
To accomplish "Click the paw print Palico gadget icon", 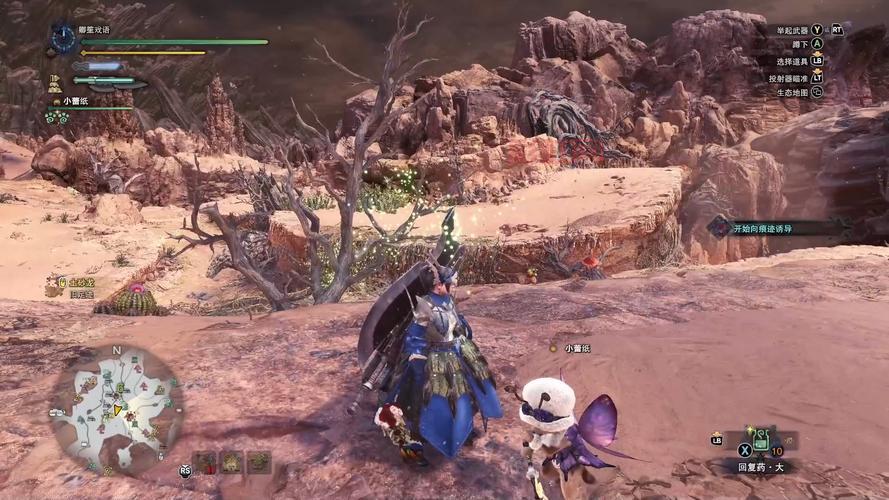I will [x=56, y=117].
